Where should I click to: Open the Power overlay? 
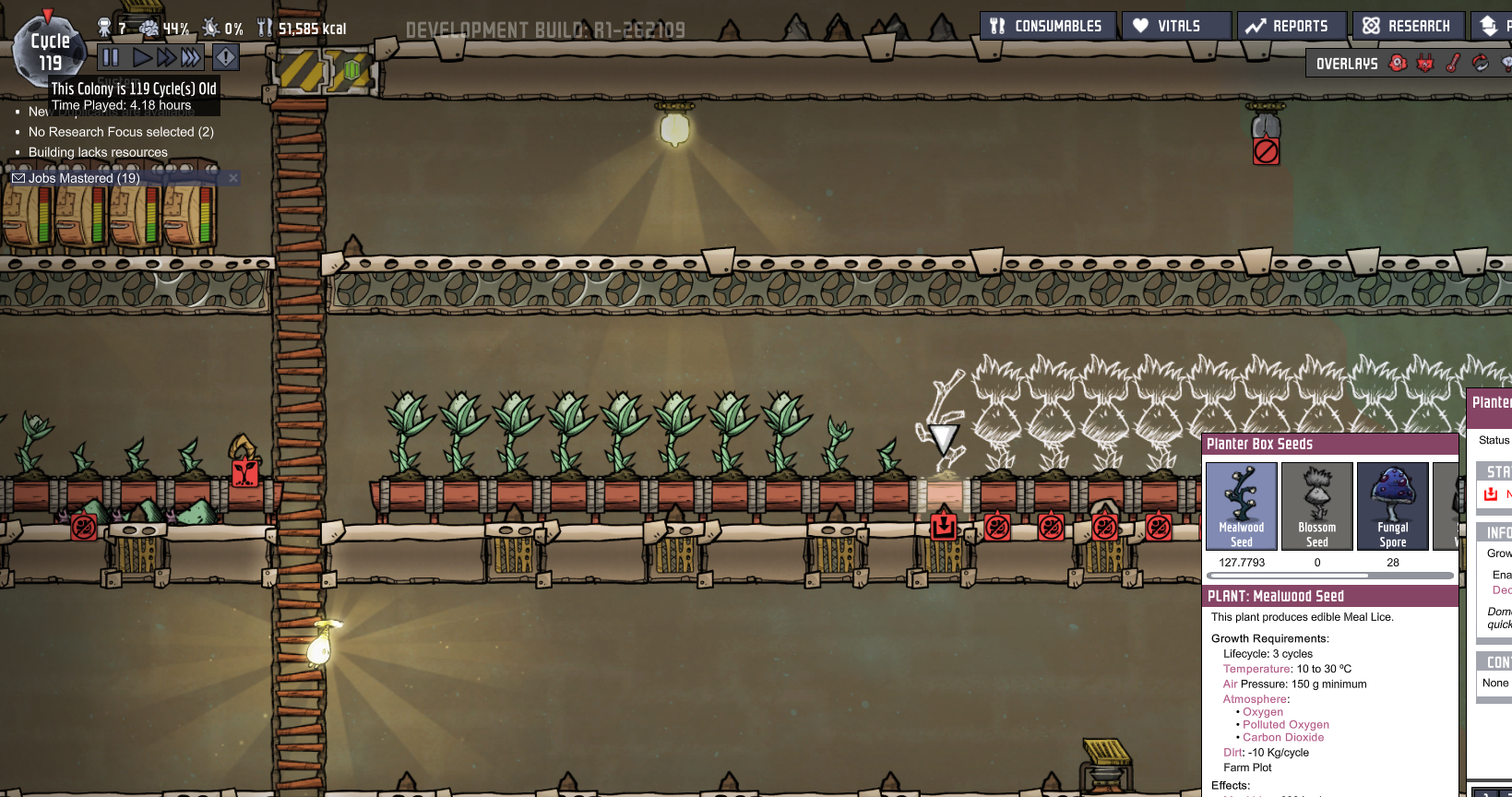click(1425, 63)
